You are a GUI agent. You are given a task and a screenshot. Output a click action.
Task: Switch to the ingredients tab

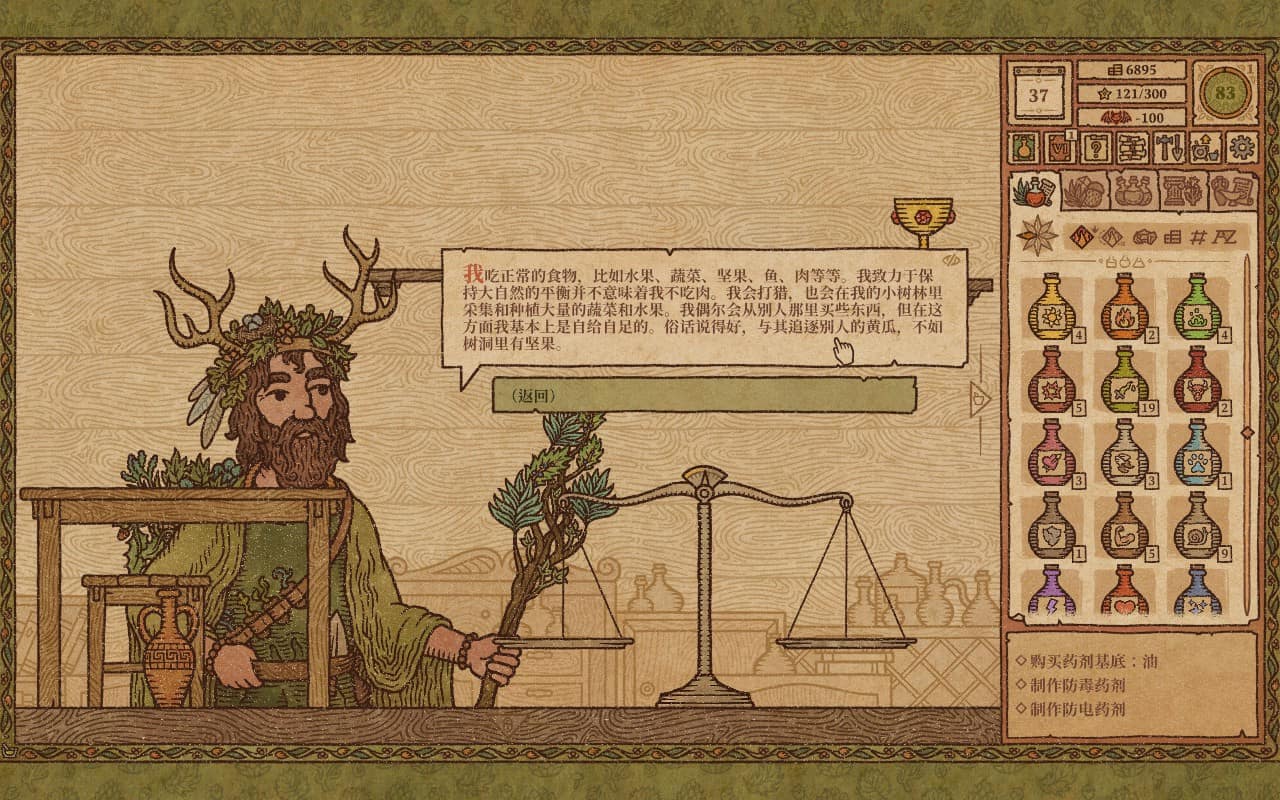coord(1086,192)
